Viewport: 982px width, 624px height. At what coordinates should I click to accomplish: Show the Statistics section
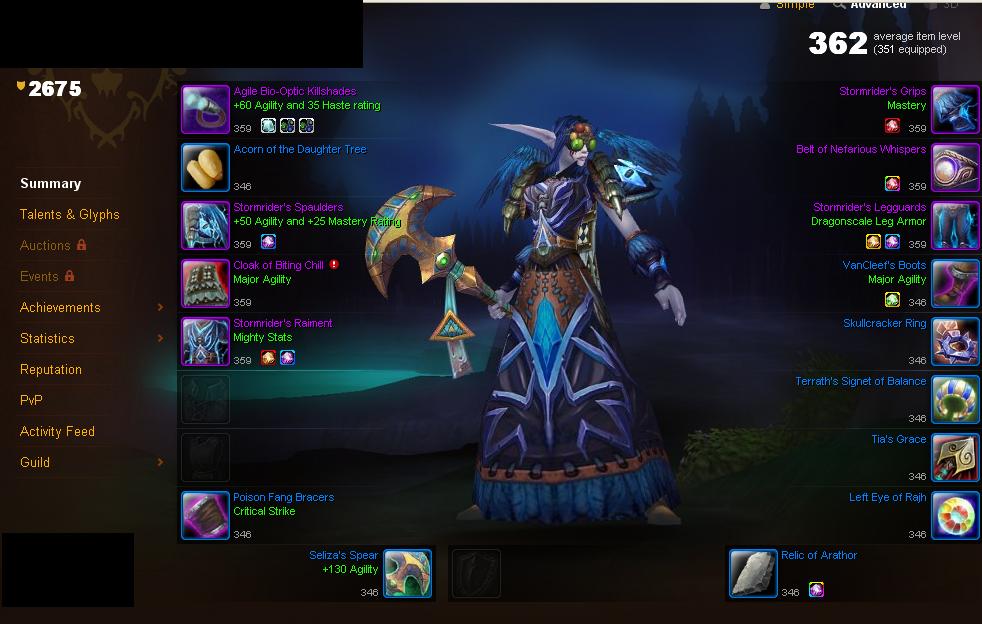(47, 338)
